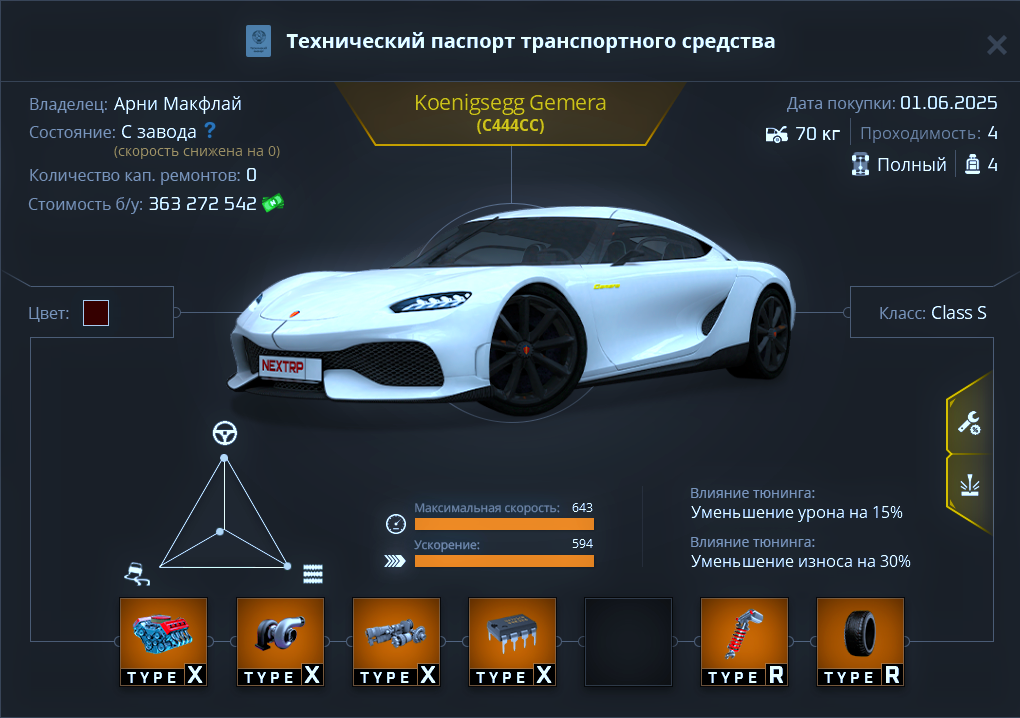Close the vehicle technical passport window
The width and height of the screenshot is (1020, 718).
pos(996,45)
